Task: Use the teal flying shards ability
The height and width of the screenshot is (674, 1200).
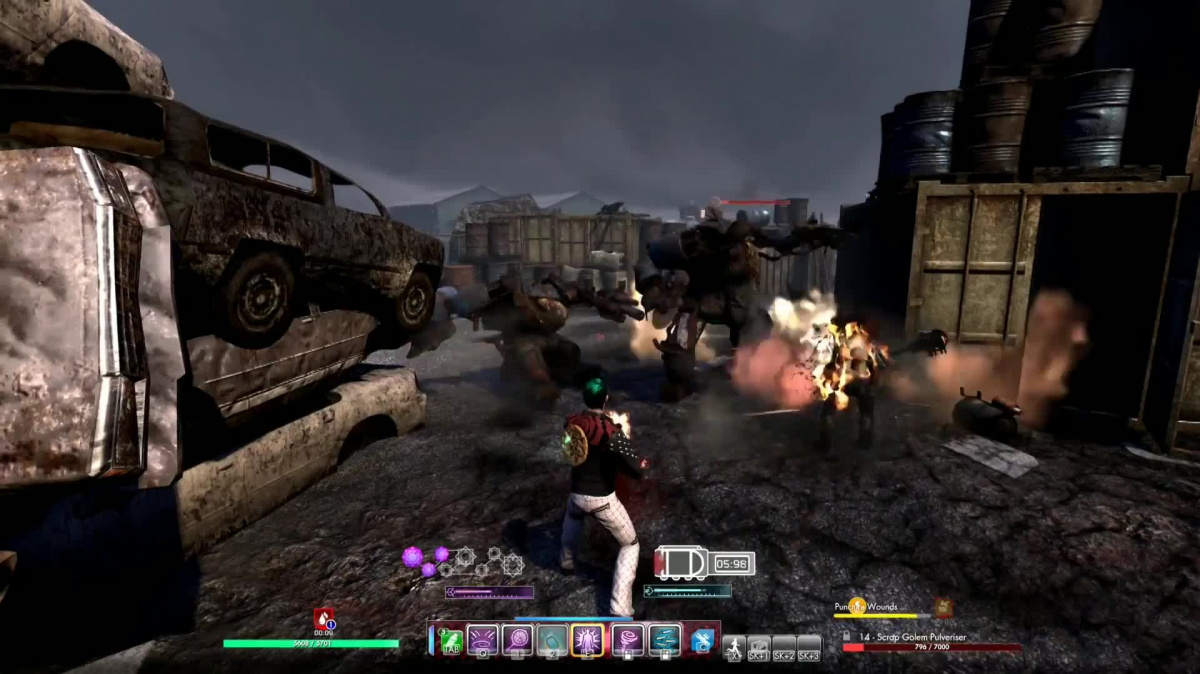Action: (x=664, y=640)
